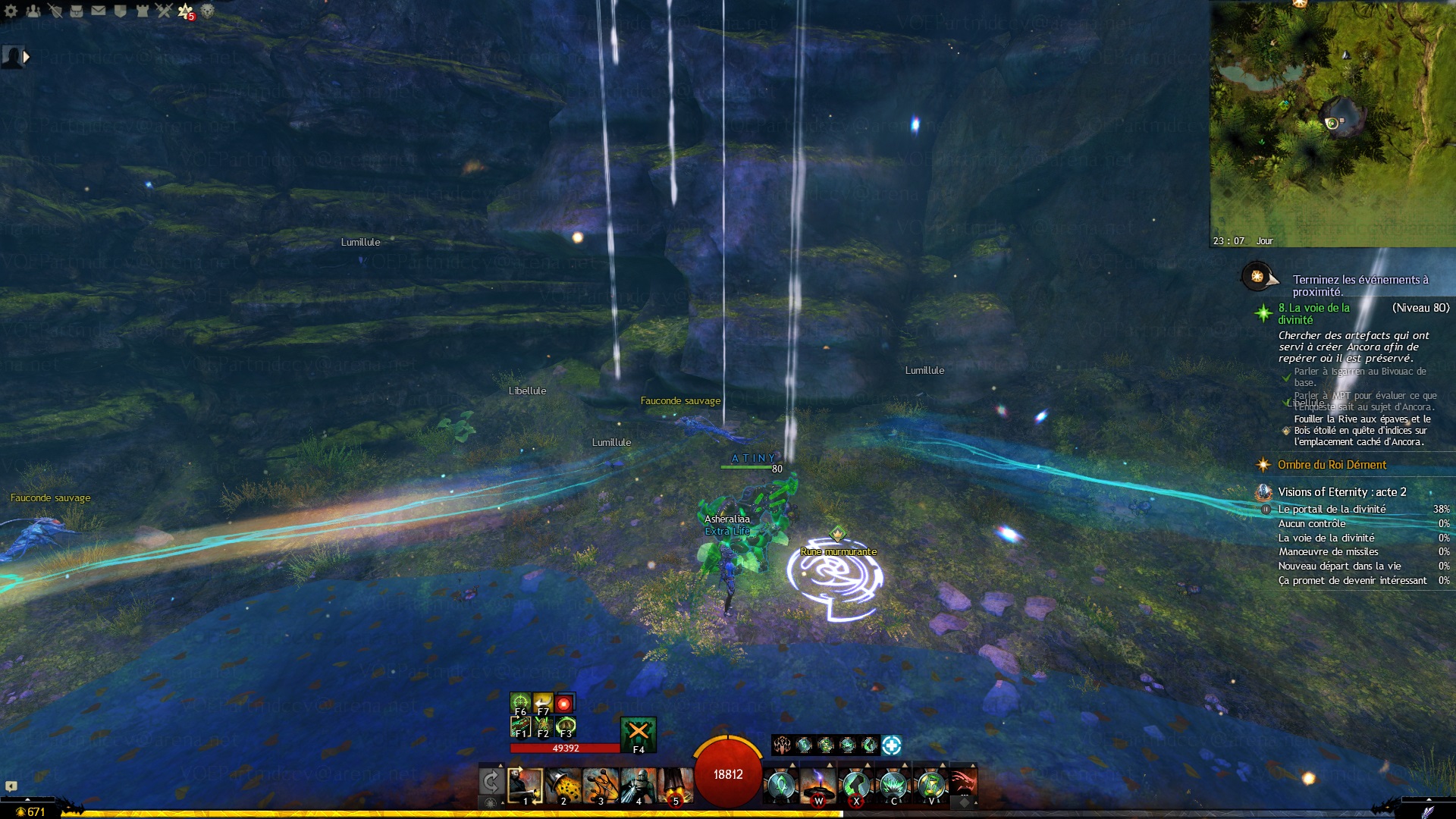
Task: Activate the pet F4 ability with orange X
Action: click(x=638, y=733)
